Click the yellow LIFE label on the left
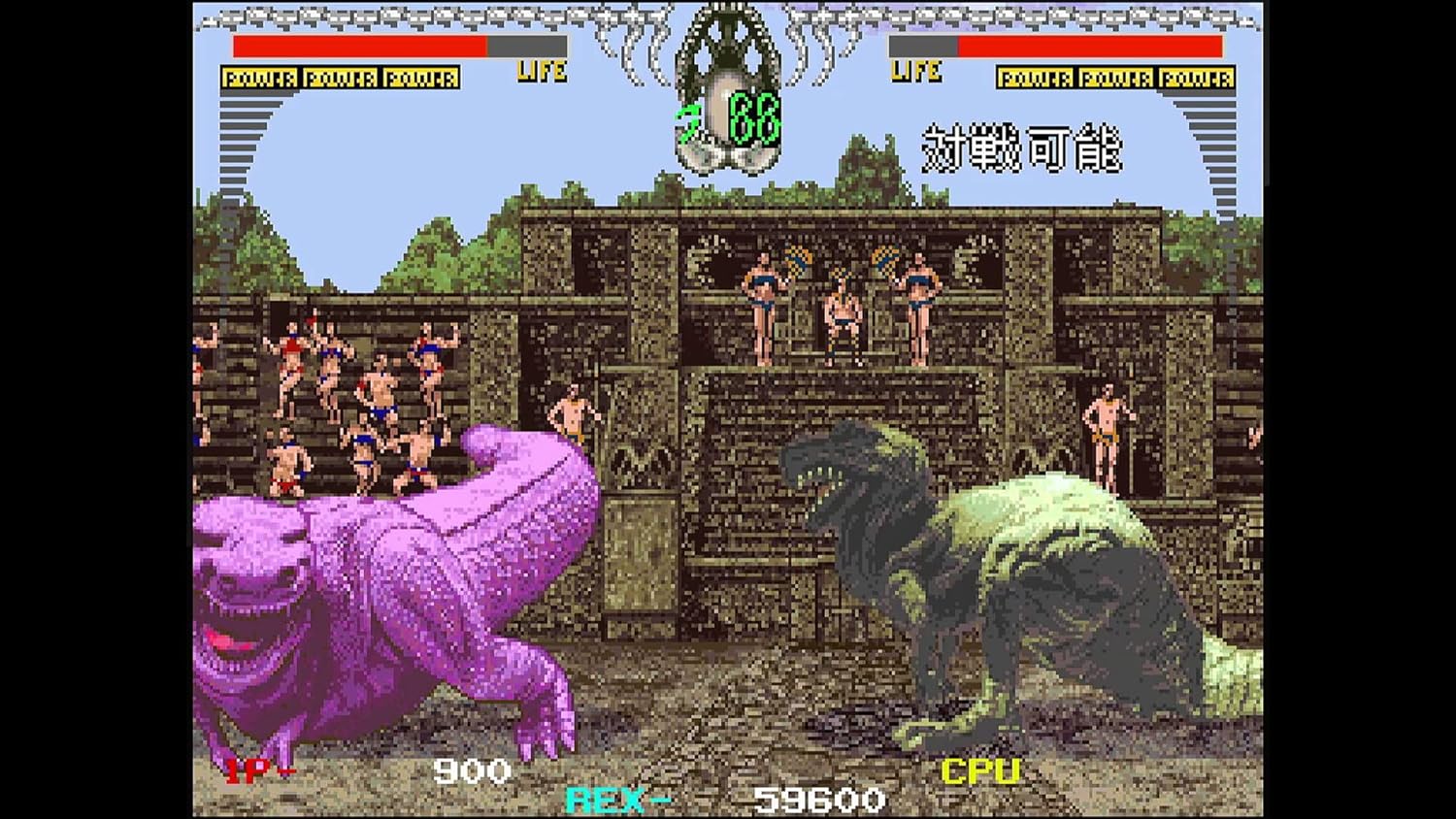The image size is (1456, 819). pos(545,71)
